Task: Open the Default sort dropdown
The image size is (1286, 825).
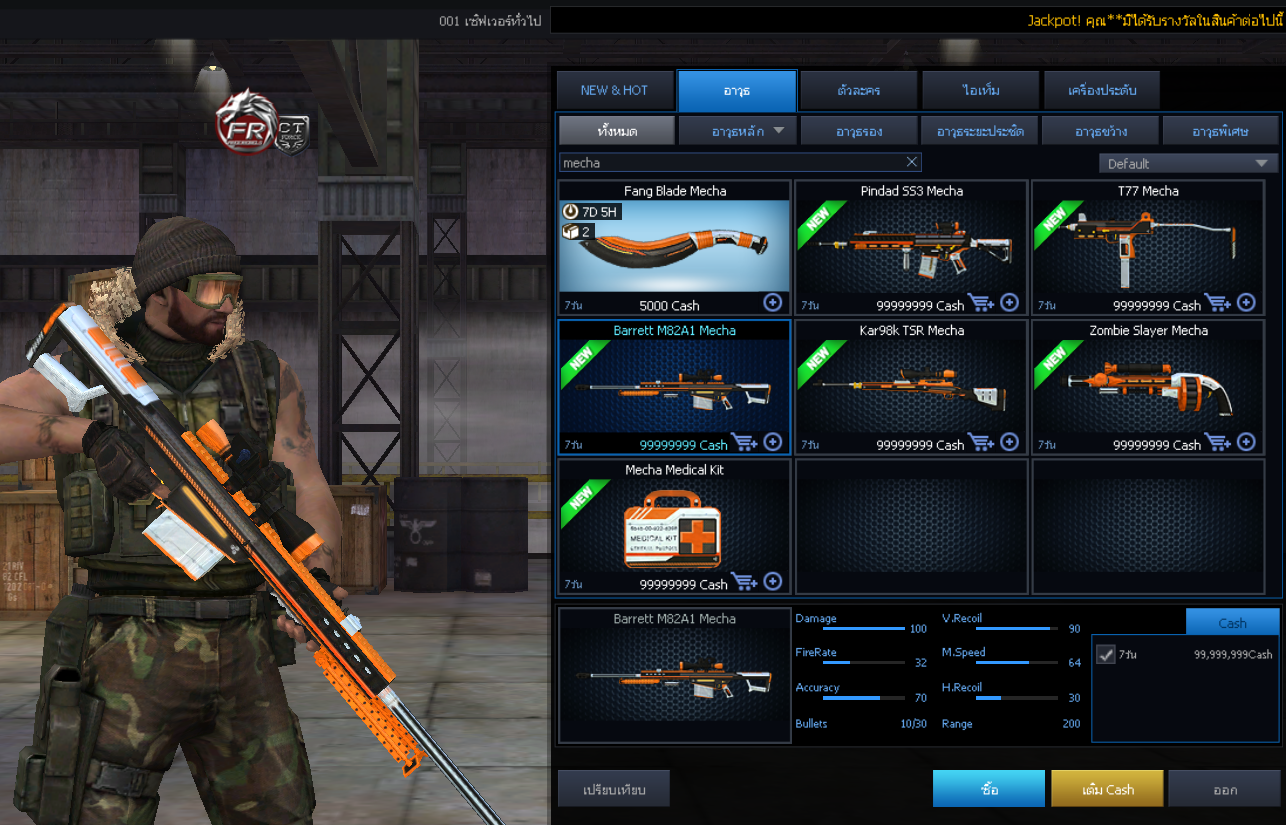Action: [1187, 163]
